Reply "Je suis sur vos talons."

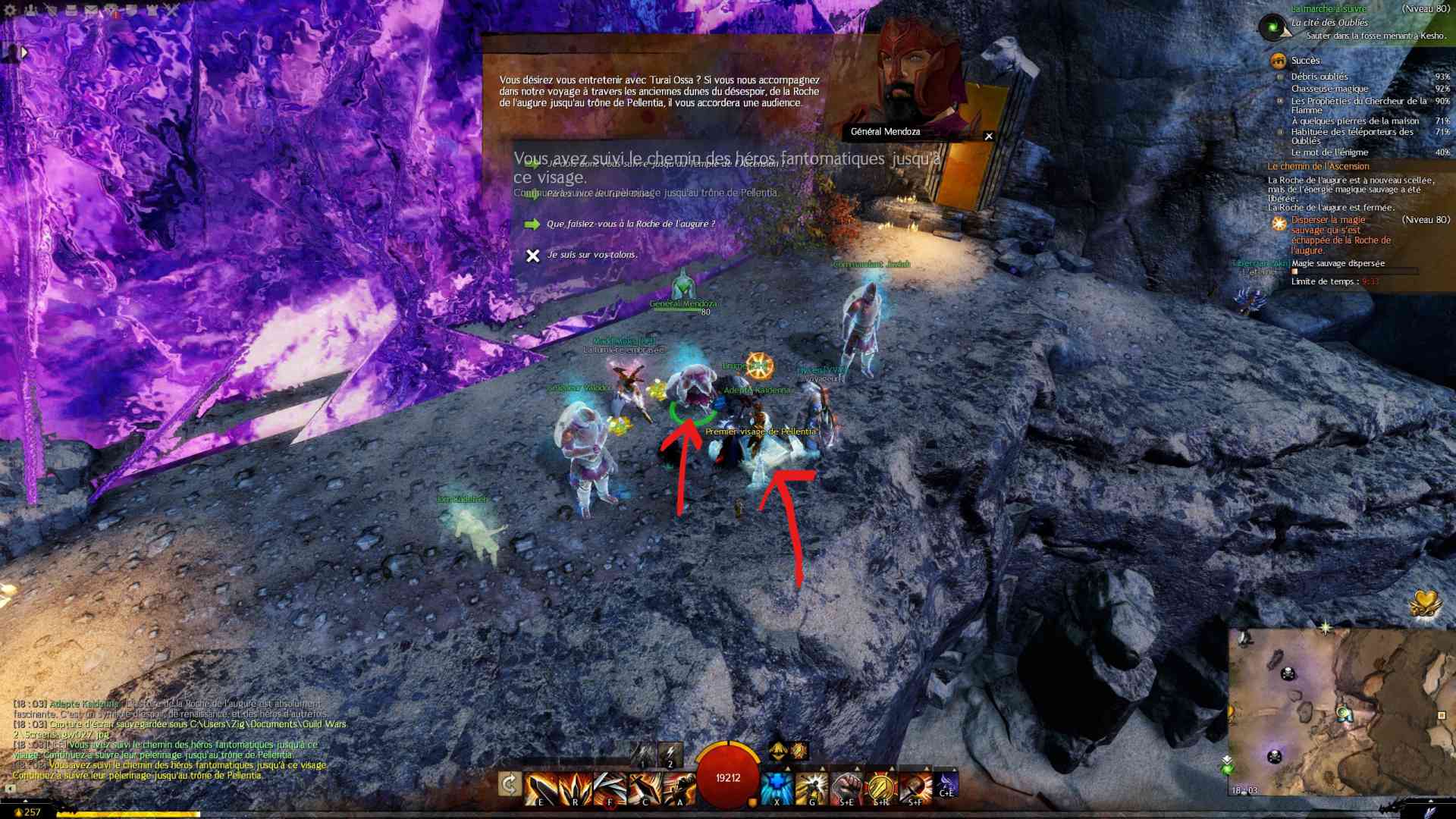(591, 255)
